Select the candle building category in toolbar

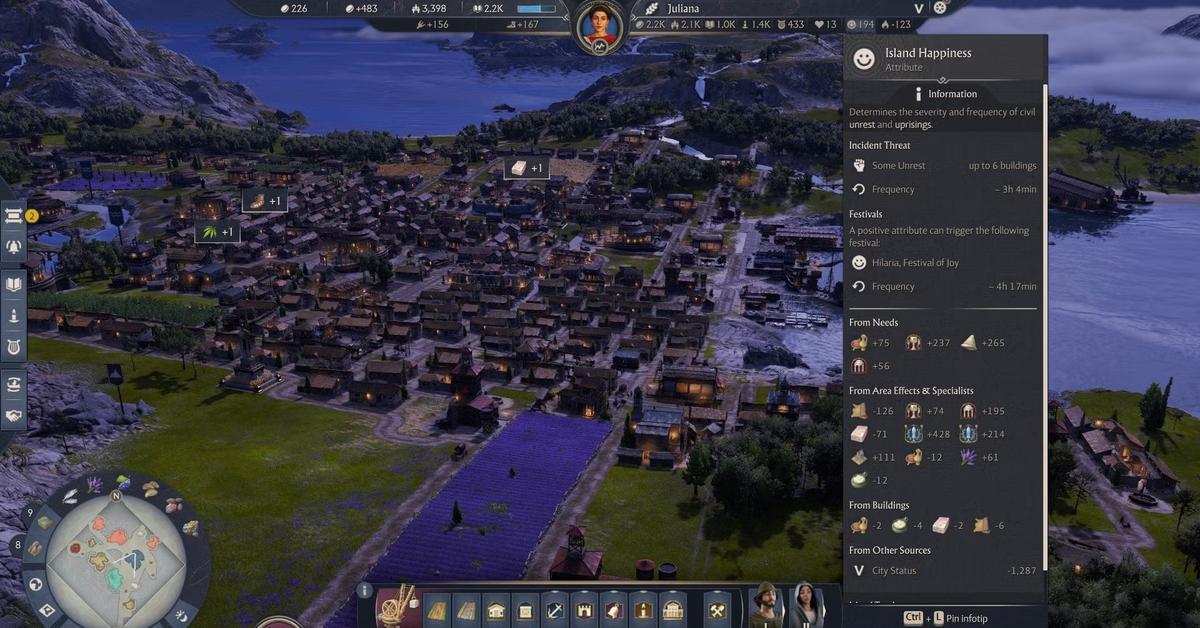(x=642, y=609)
